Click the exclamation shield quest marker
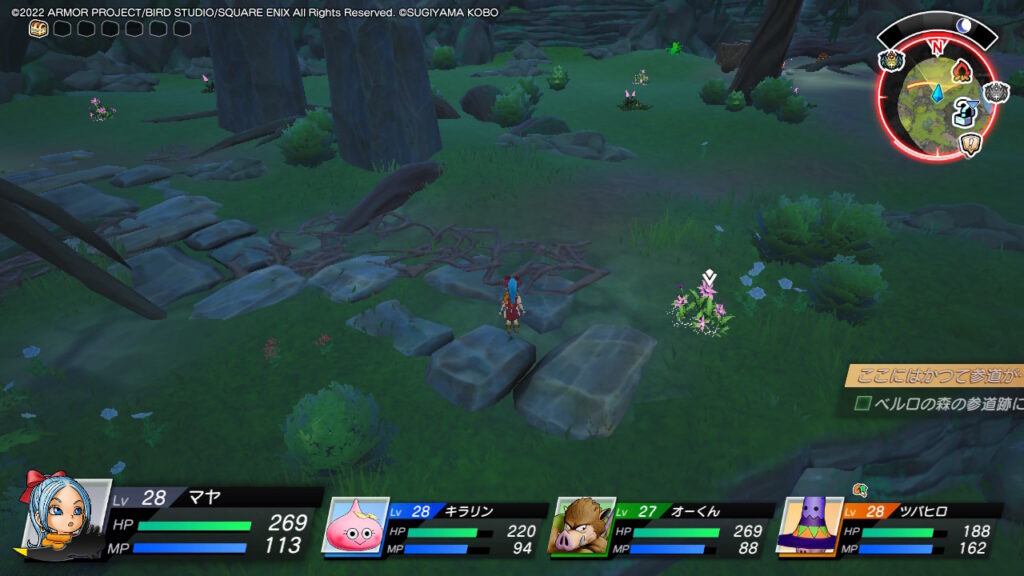1024x576 pixels. tap(969, 145)
